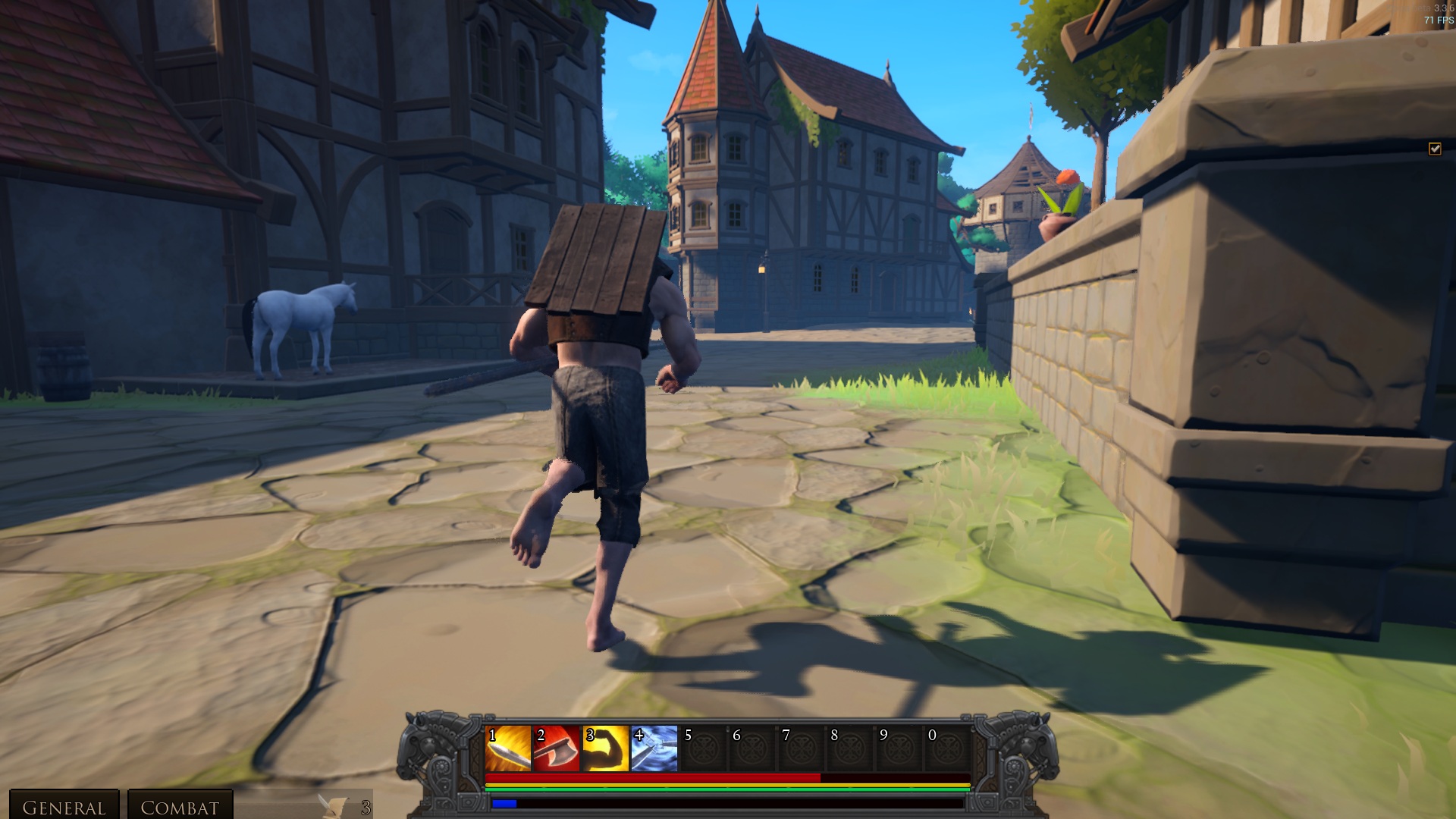
Task: Select the blue crossed swords ability
Action: click(654, 748)
